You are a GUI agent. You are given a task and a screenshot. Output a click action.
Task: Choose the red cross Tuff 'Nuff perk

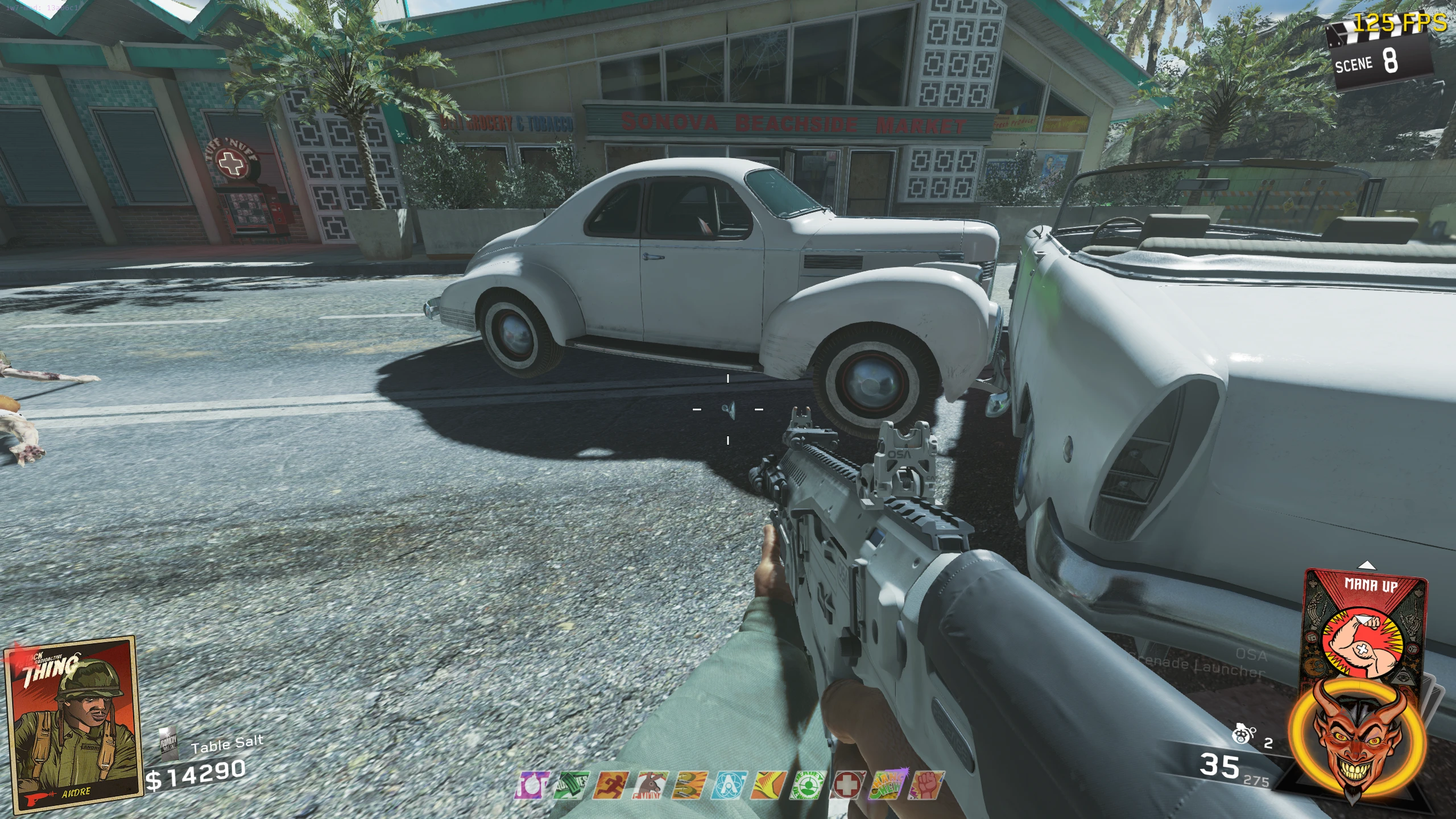pyautogui.click(x=847, y=786)
